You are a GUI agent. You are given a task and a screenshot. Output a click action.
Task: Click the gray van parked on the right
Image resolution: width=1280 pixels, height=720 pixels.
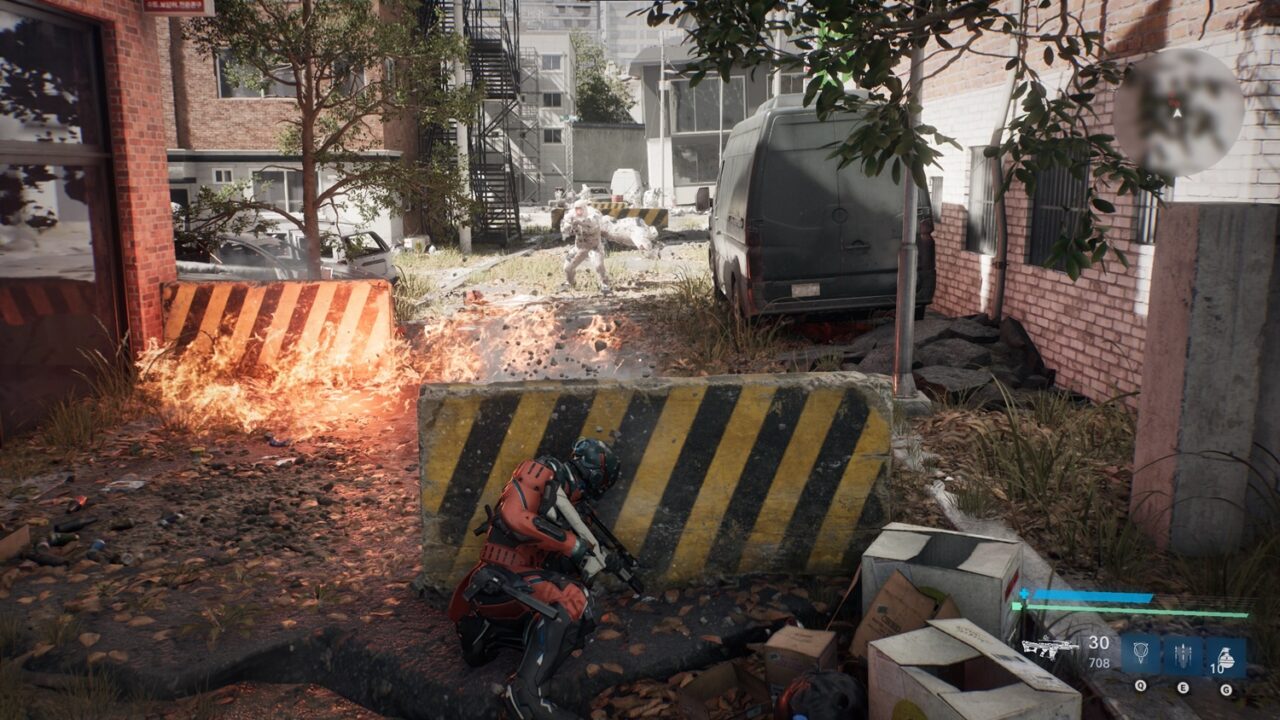tap(800, 210)
